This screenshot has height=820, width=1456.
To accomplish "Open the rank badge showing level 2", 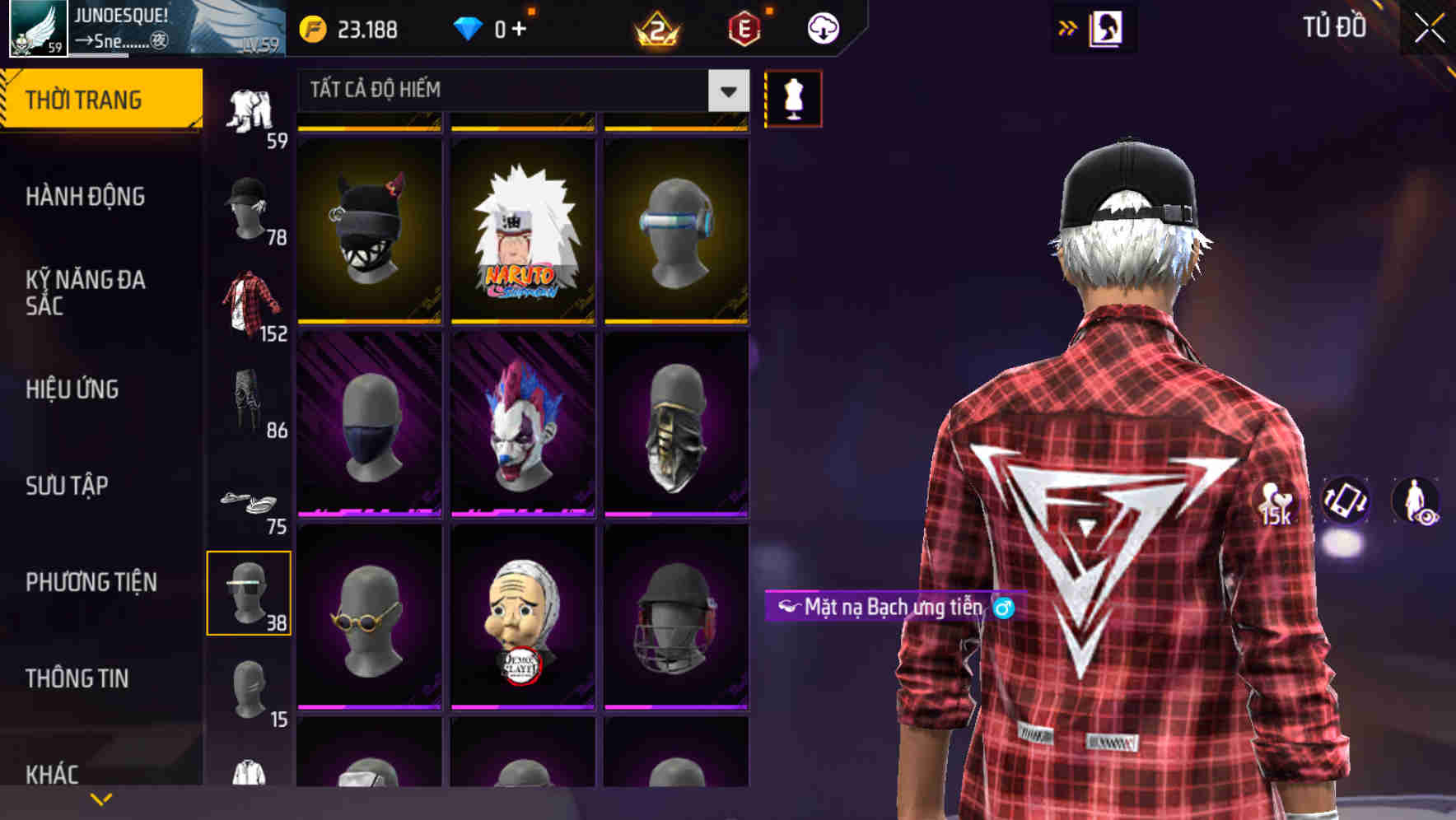I will pos(656,28).
